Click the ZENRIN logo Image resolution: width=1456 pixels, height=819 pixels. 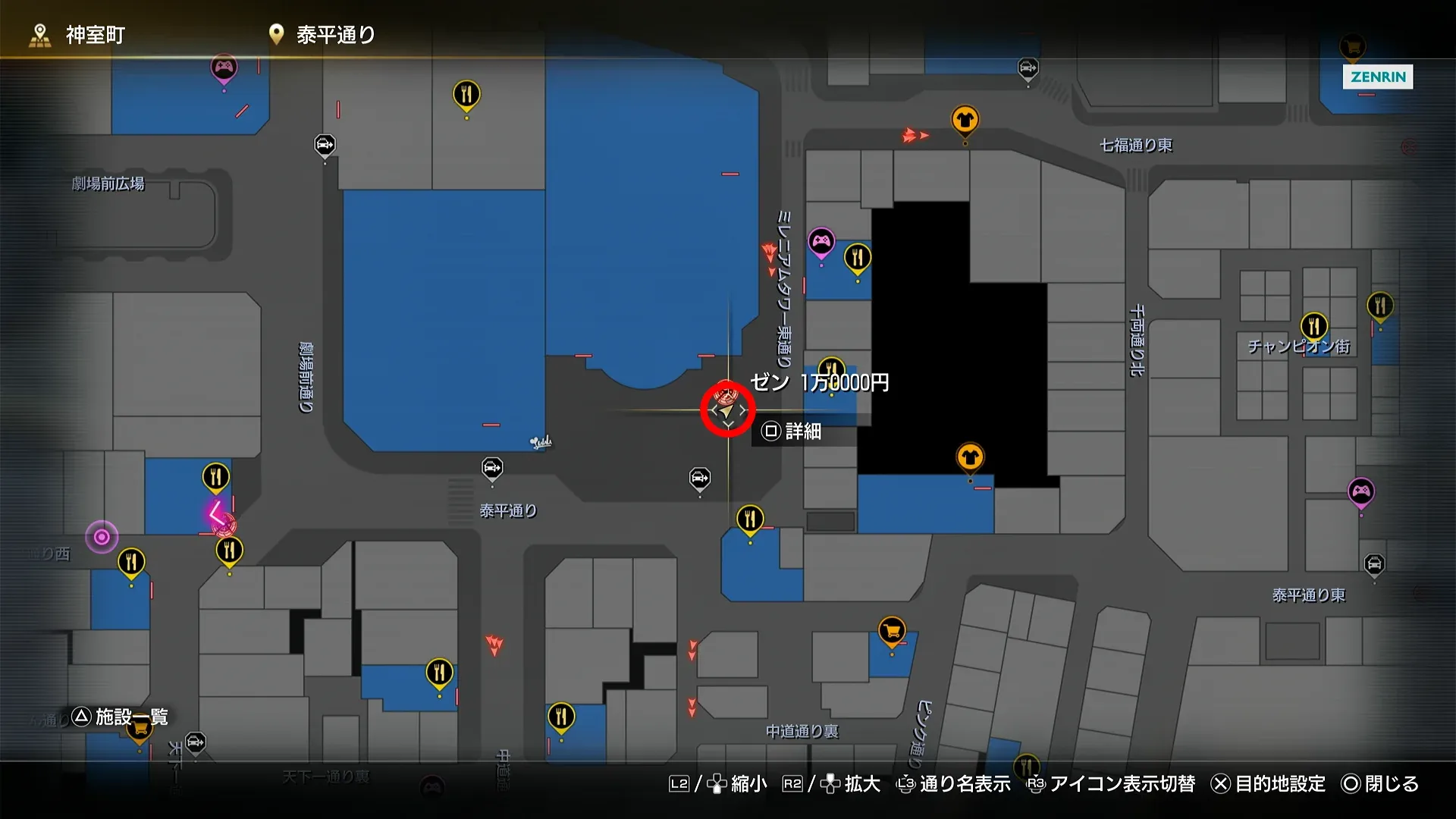[x=1378, y=77]
